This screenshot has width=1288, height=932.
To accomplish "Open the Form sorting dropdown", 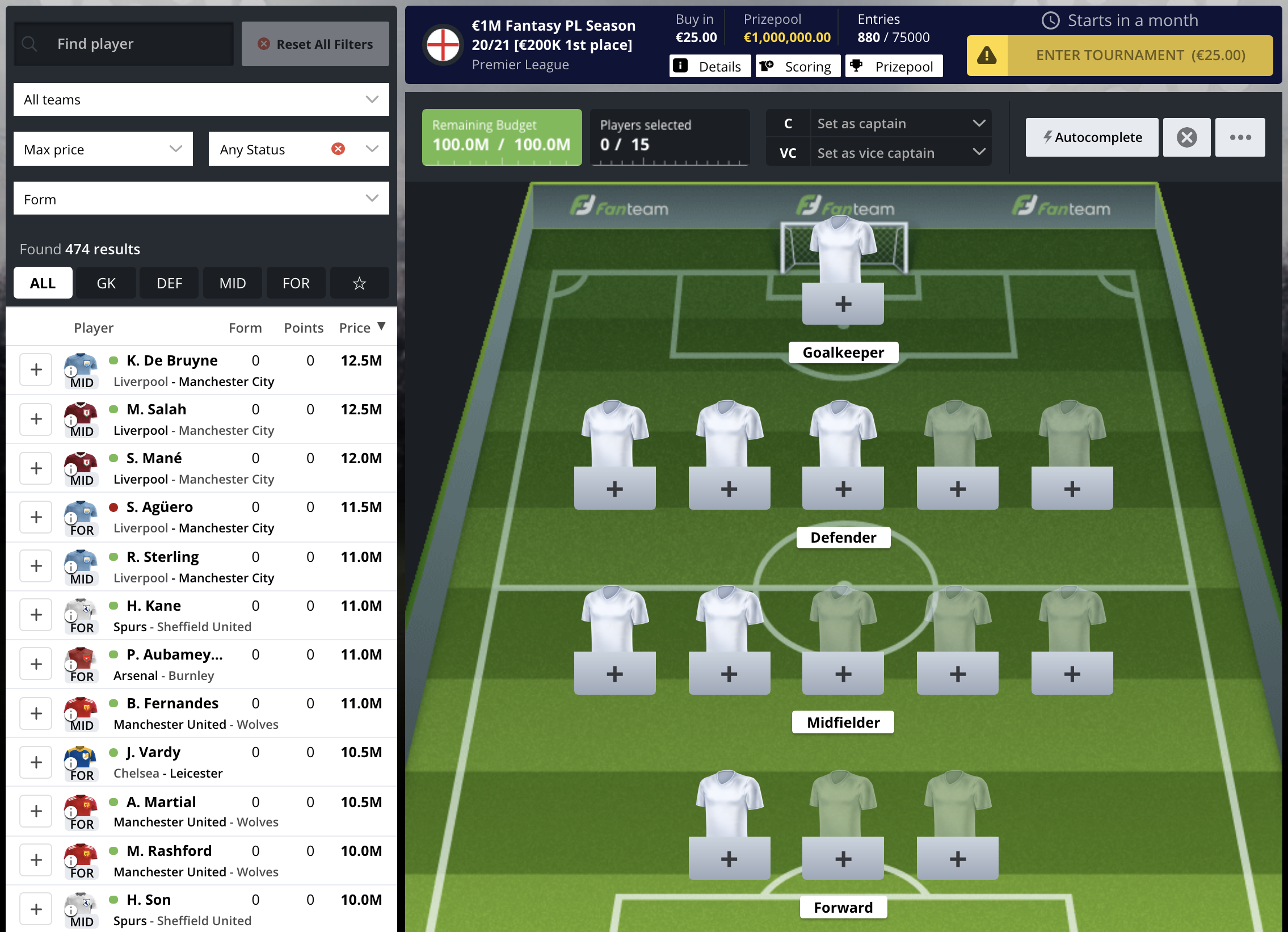I will click(201, 199).
